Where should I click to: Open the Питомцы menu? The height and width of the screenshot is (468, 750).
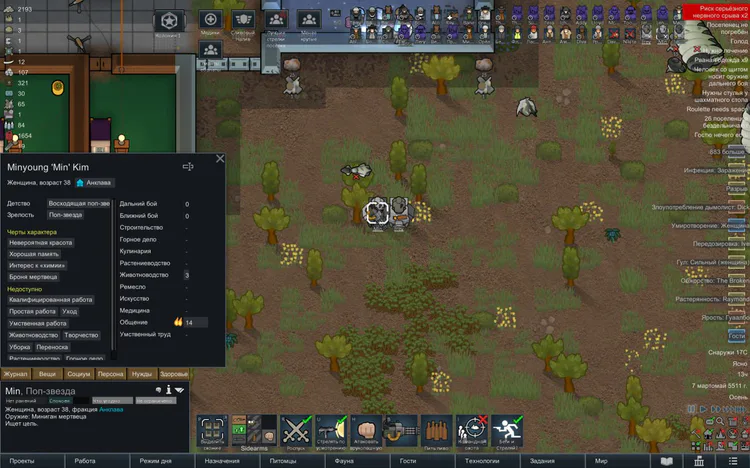click(x=283, y=461)
